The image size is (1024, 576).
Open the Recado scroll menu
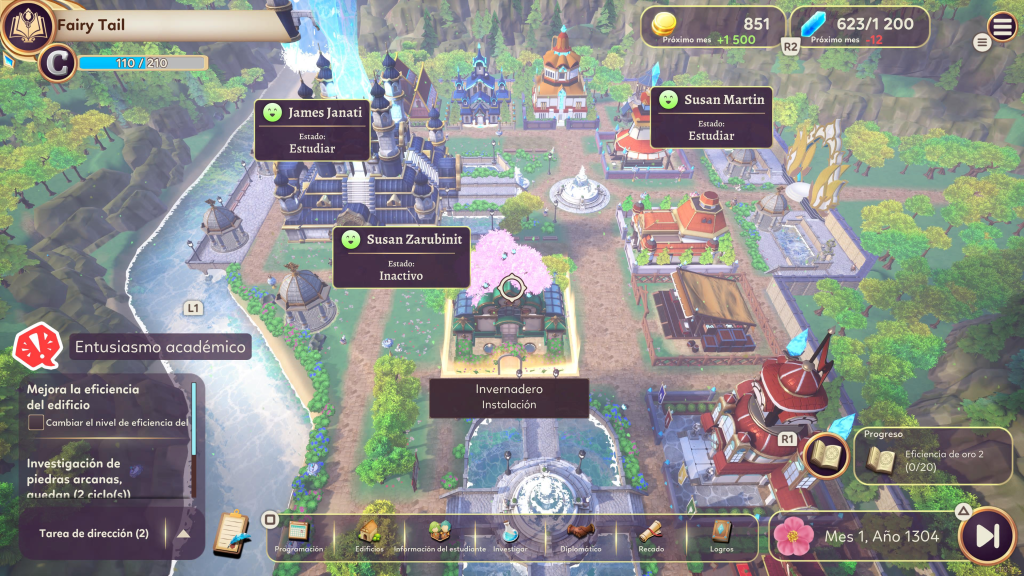pyautogui.click(x=651, y=535)
